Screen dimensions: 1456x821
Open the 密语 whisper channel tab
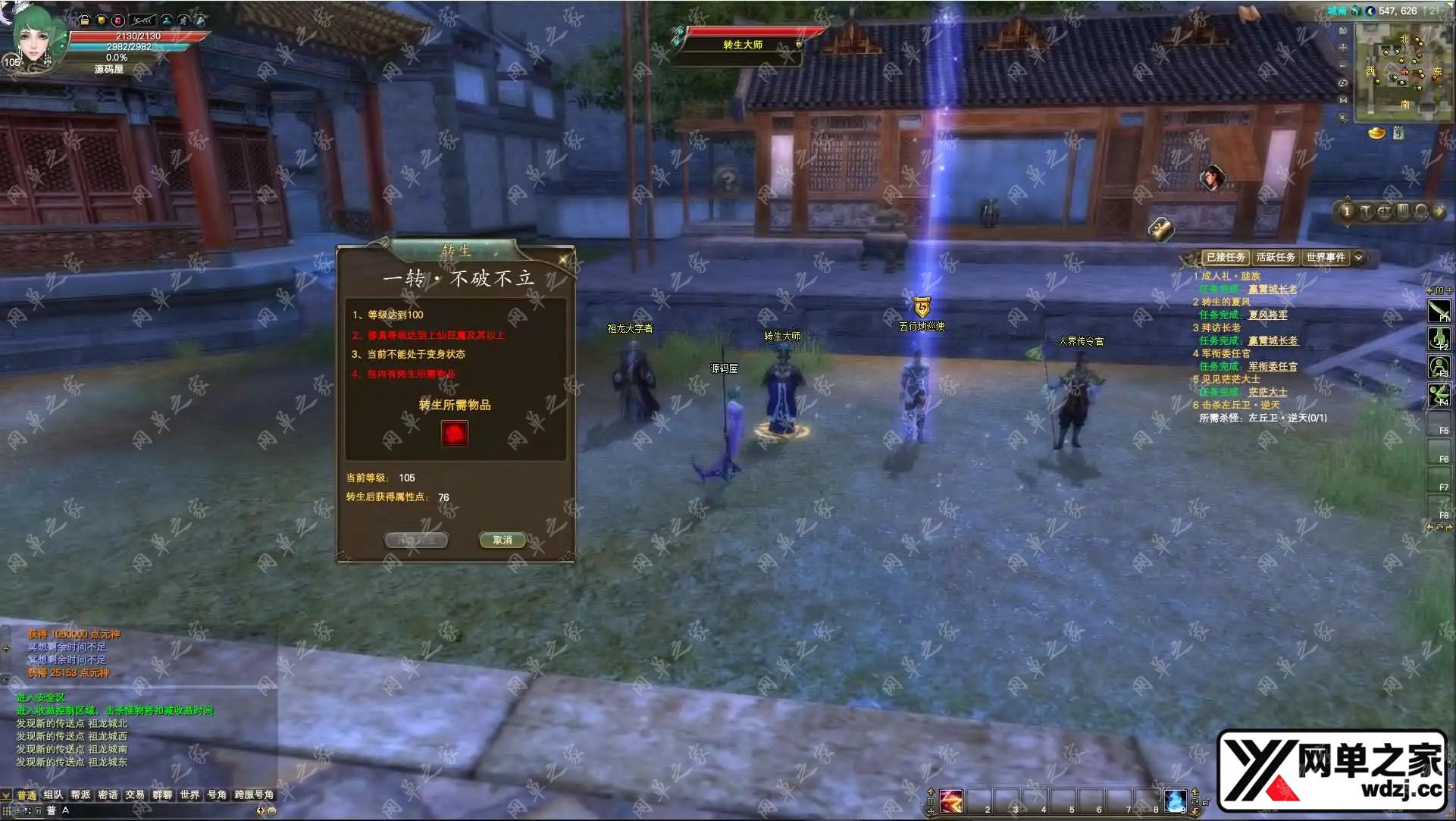coord(108,794)
